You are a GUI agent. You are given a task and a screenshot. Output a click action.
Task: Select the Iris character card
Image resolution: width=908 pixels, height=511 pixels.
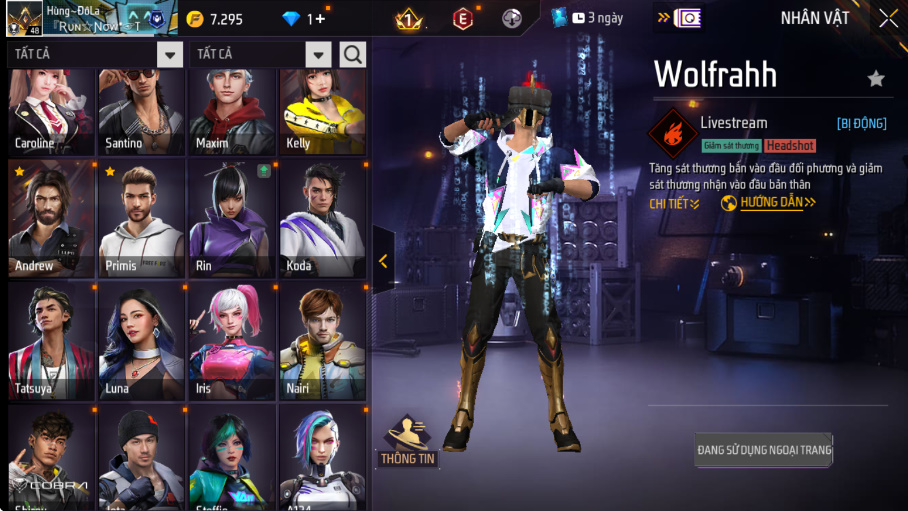[231, 341]
